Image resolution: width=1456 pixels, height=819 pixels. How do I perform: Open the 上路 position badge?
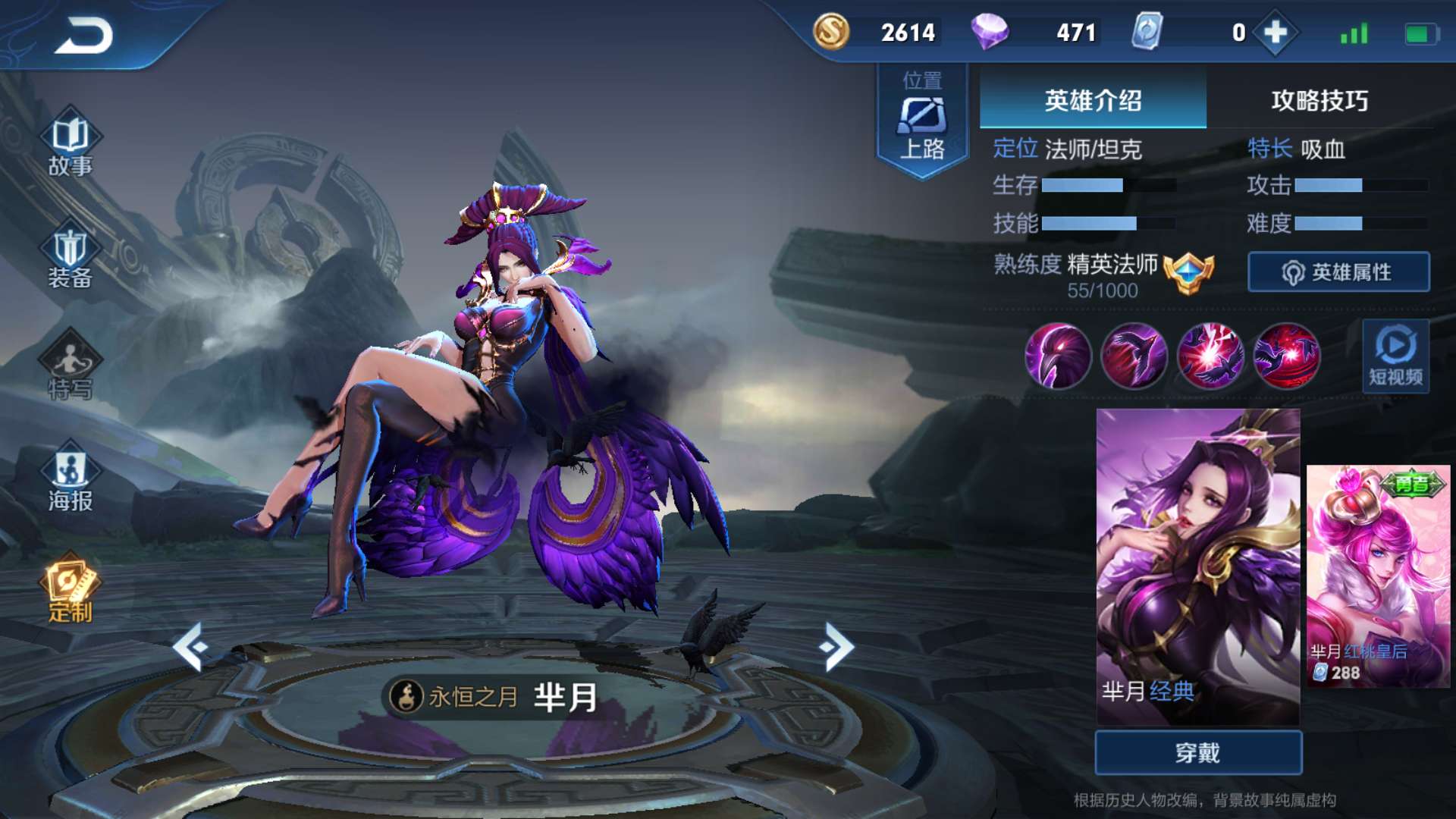922,121
